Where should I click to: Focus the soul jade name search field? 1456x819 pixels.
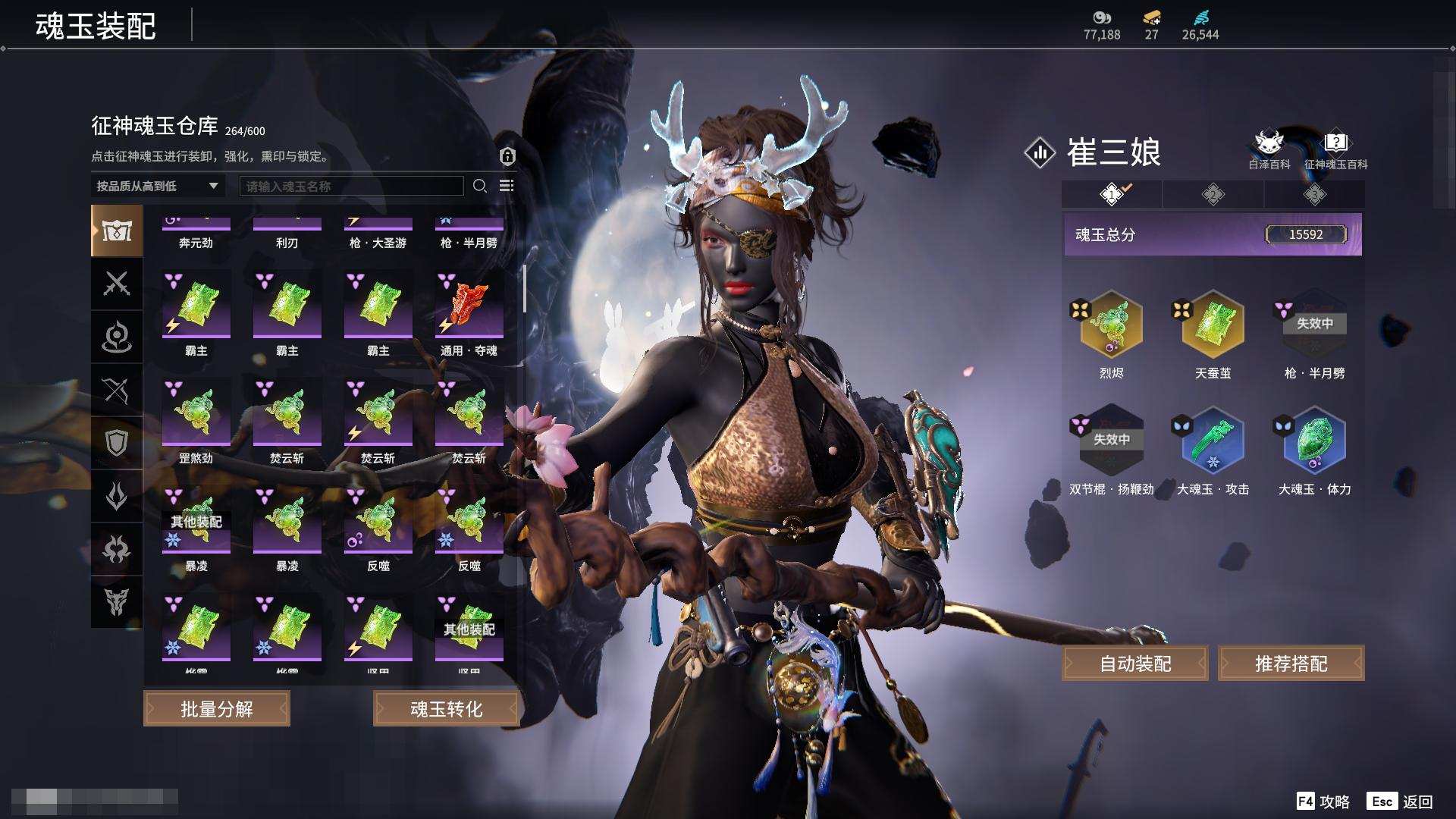pyautogui.click(x=351, y=186)
